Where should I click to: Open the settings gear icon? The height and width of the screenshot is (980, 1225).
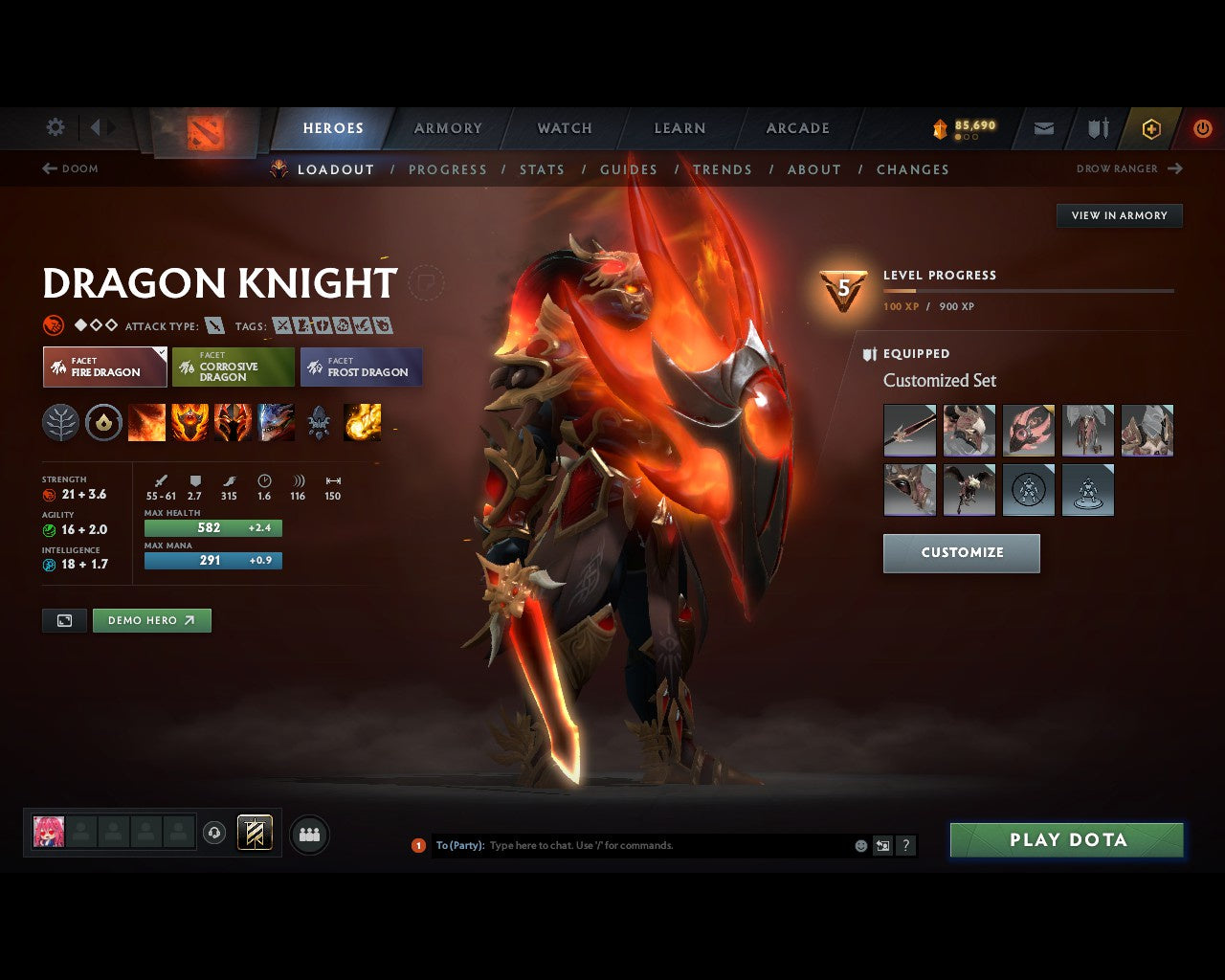(55, 126)
